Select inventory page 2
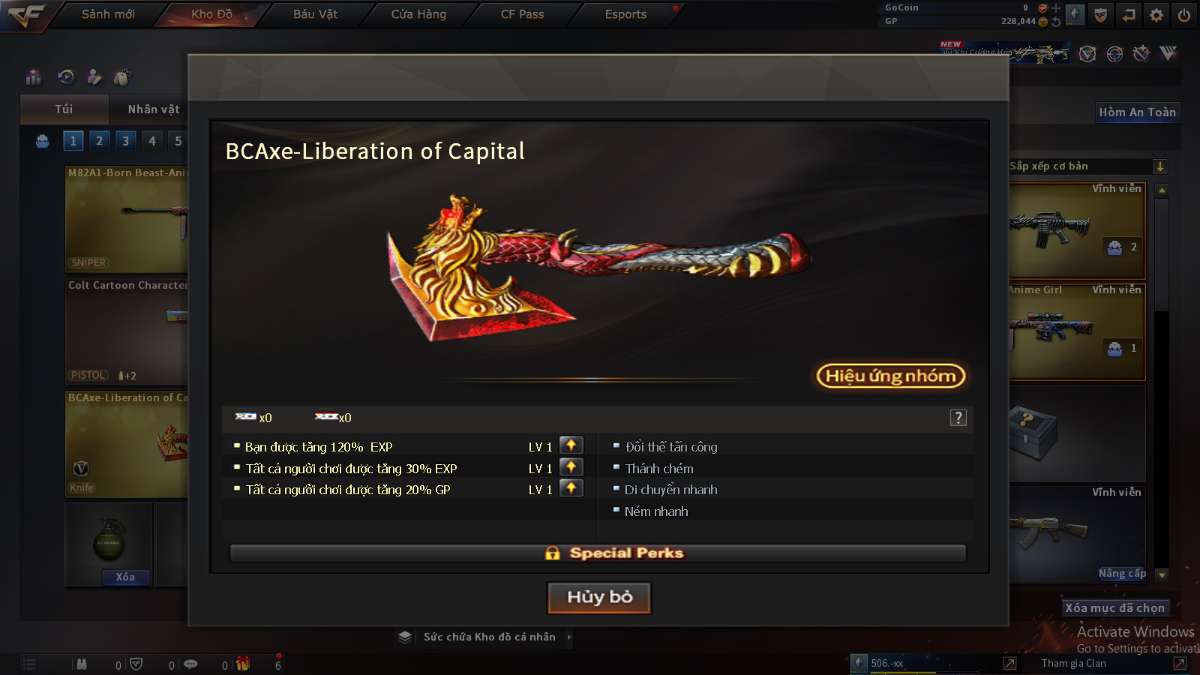 coord(99,141)
